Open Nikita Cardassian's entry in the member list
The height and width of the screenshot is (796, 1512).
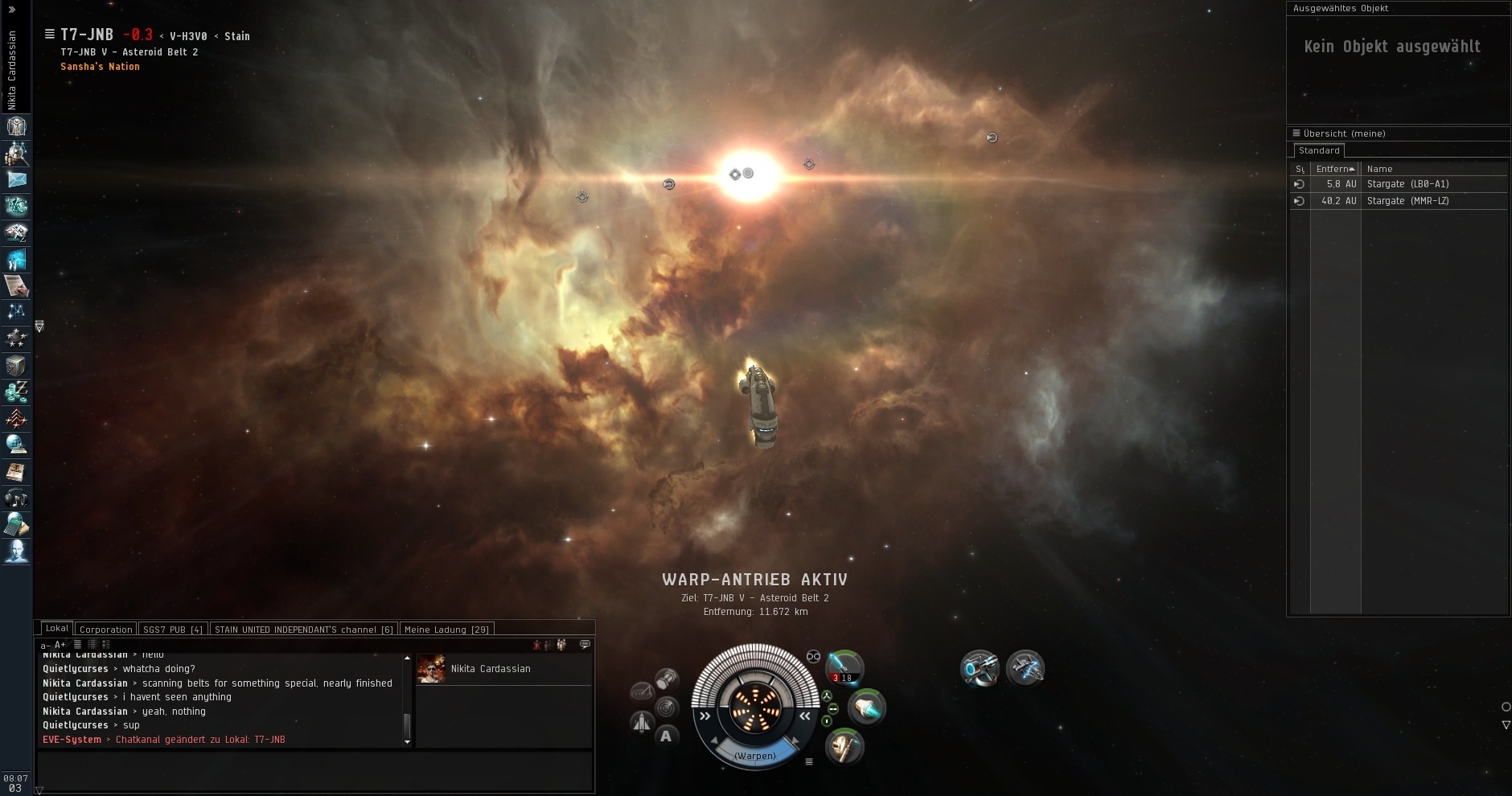pyautogui.click(x=491, y=669)
